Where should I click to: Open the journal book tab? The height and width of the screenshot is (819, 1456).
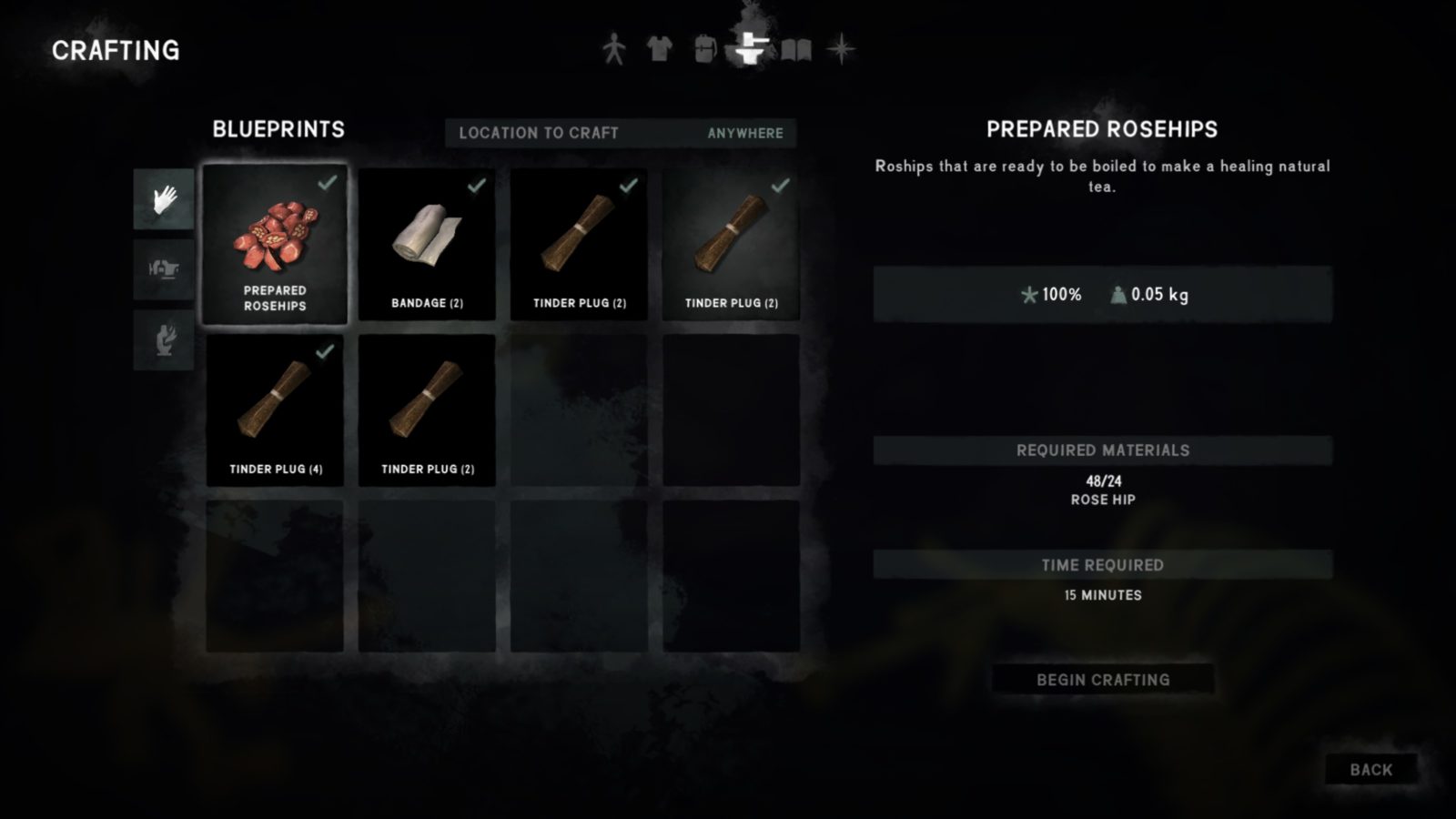(x=796, y=49)
